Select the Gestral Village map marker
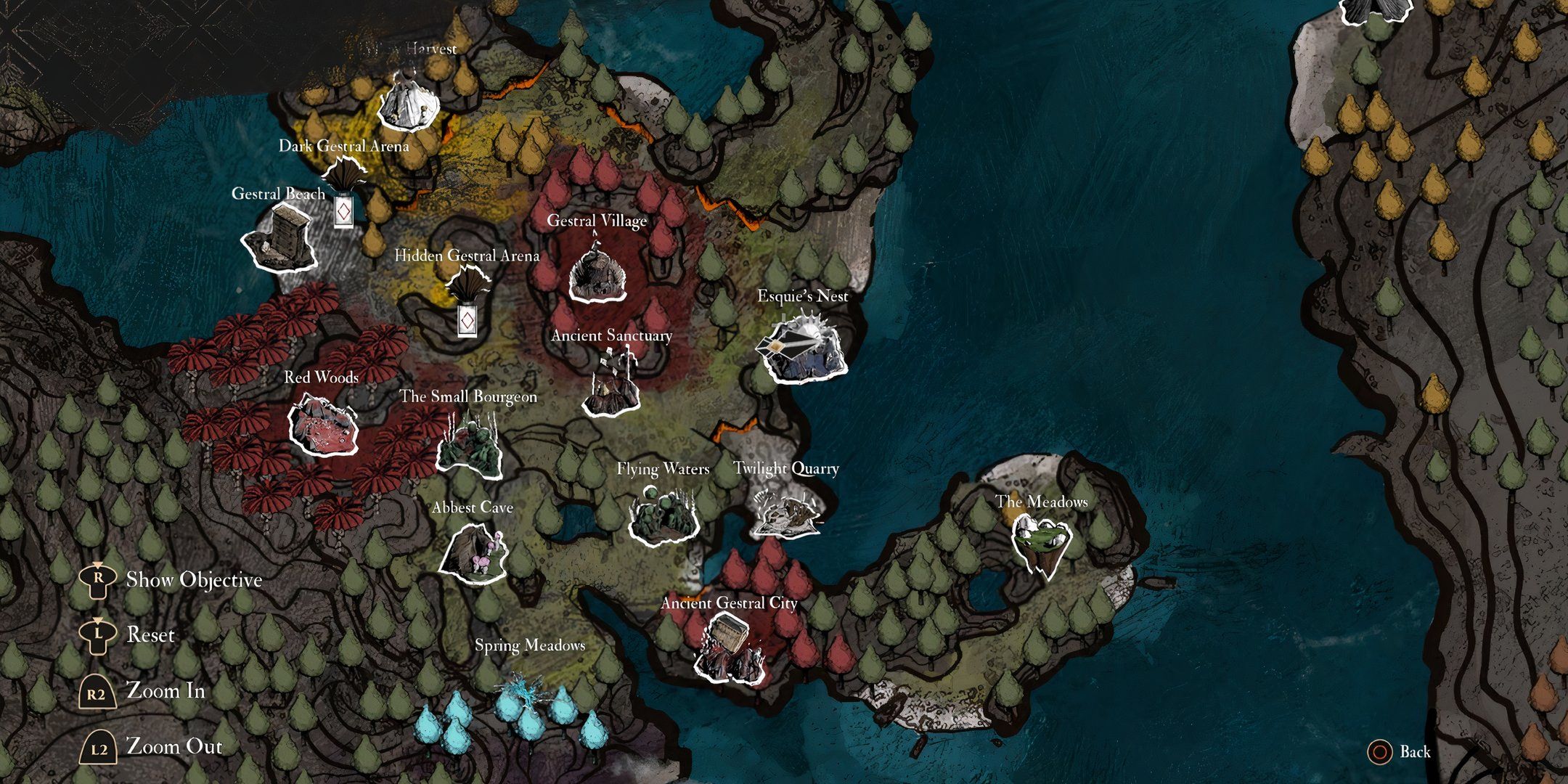This screenshot has height=784, width=1568. pos(597,273)
